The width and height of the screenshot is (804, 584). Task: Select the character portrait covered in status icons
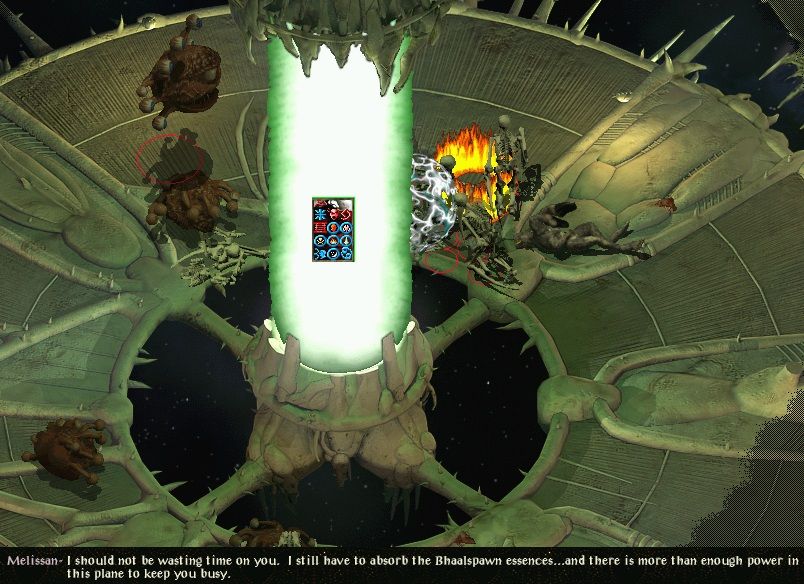coord(333,230)
